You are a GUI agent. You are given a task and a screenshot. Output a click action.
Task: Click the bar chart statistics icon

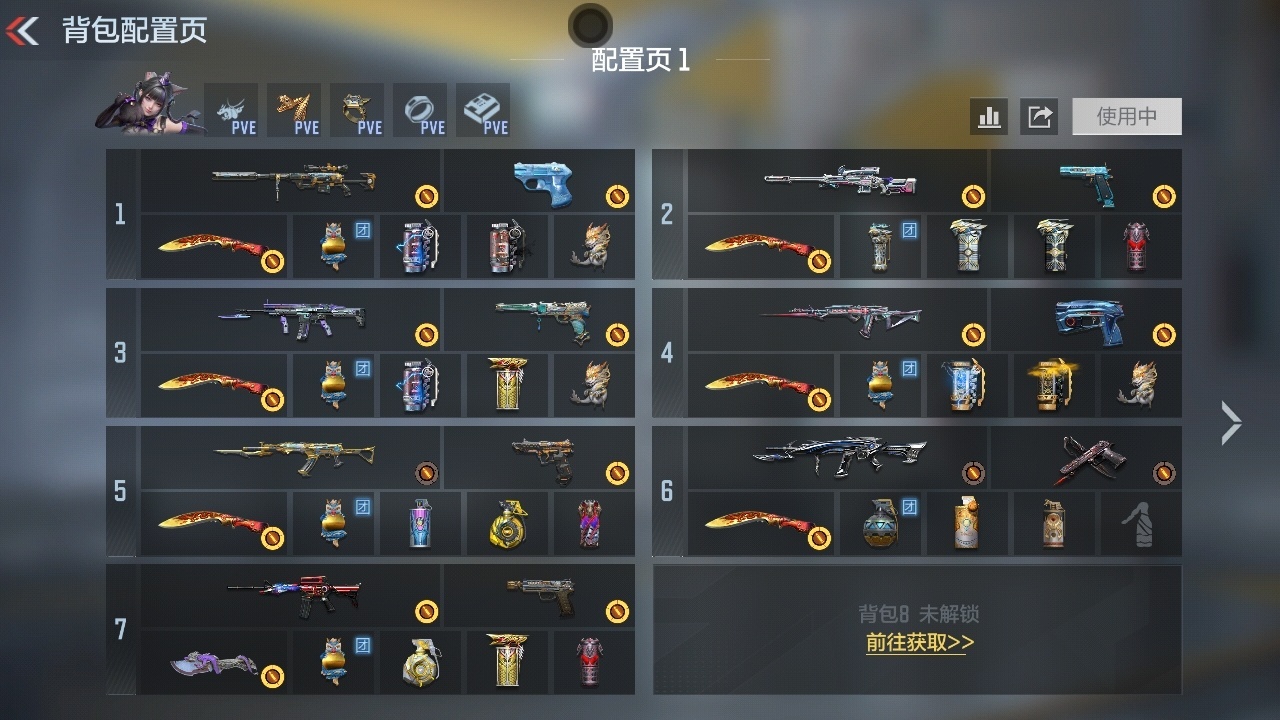point(990,117)
